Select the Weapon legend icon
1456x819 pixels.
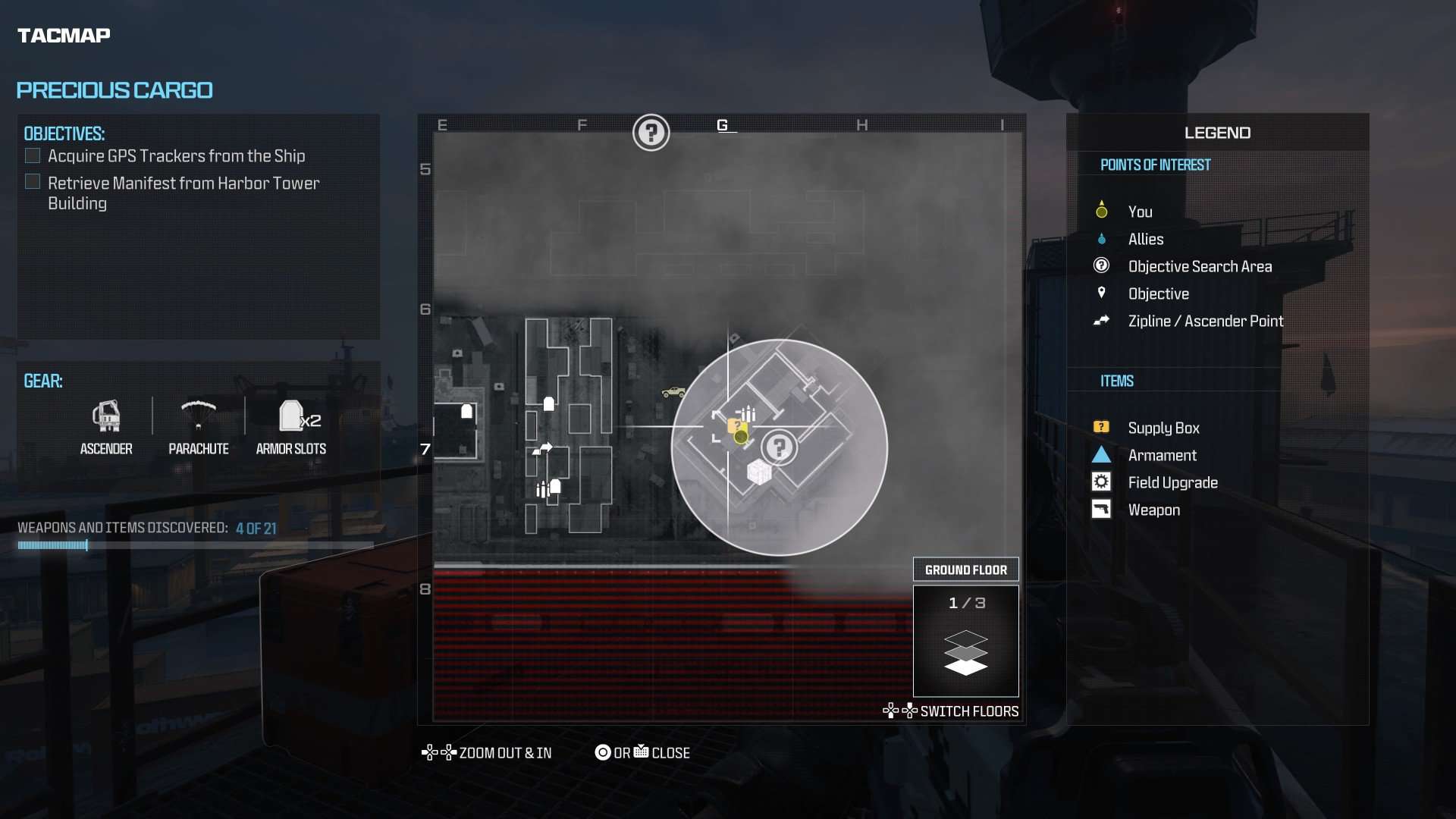1102,509
